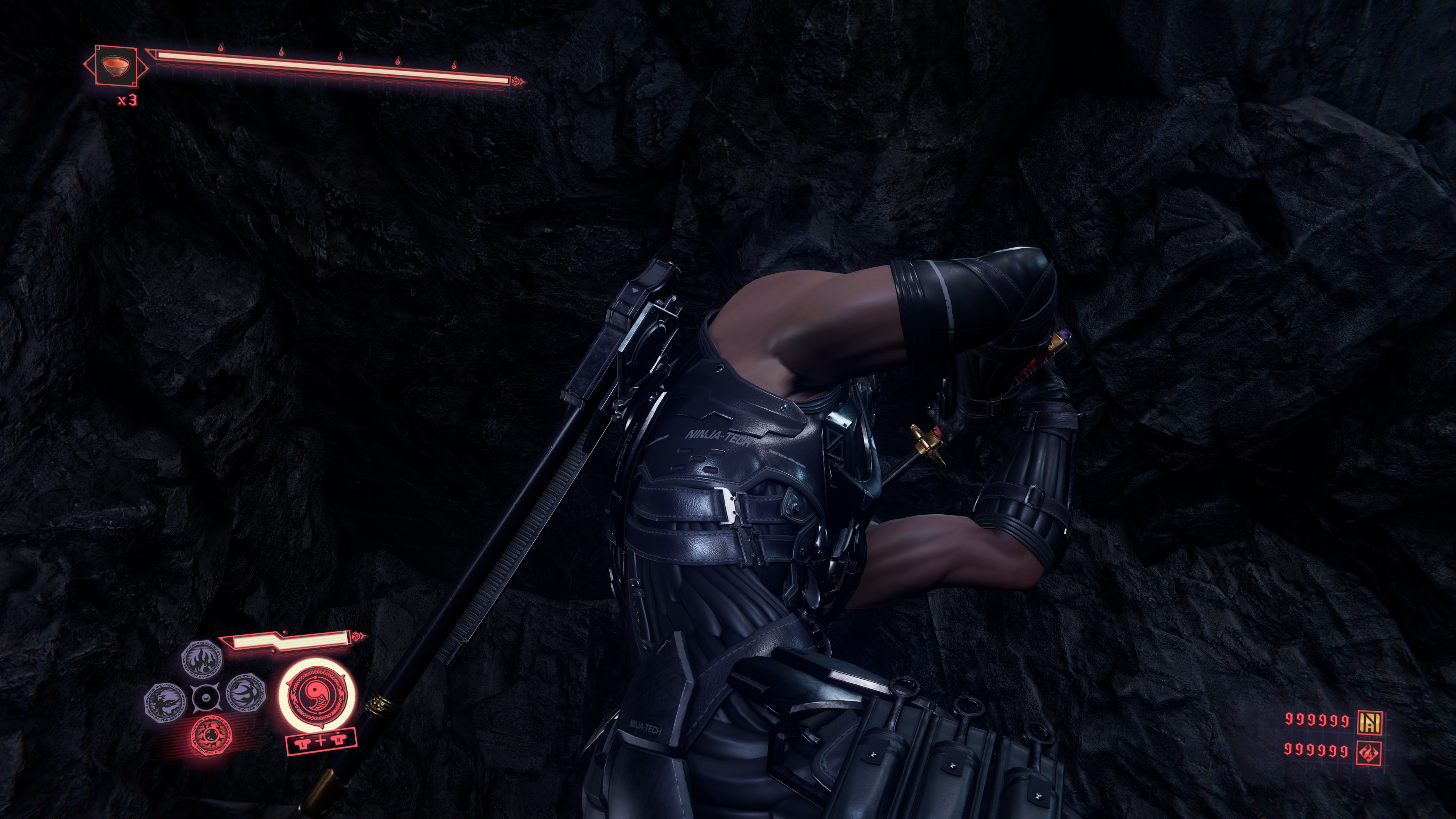Click the center ninpo wheel hub
The width and height of the screenshot is (1456, 819).
point(206,698)
